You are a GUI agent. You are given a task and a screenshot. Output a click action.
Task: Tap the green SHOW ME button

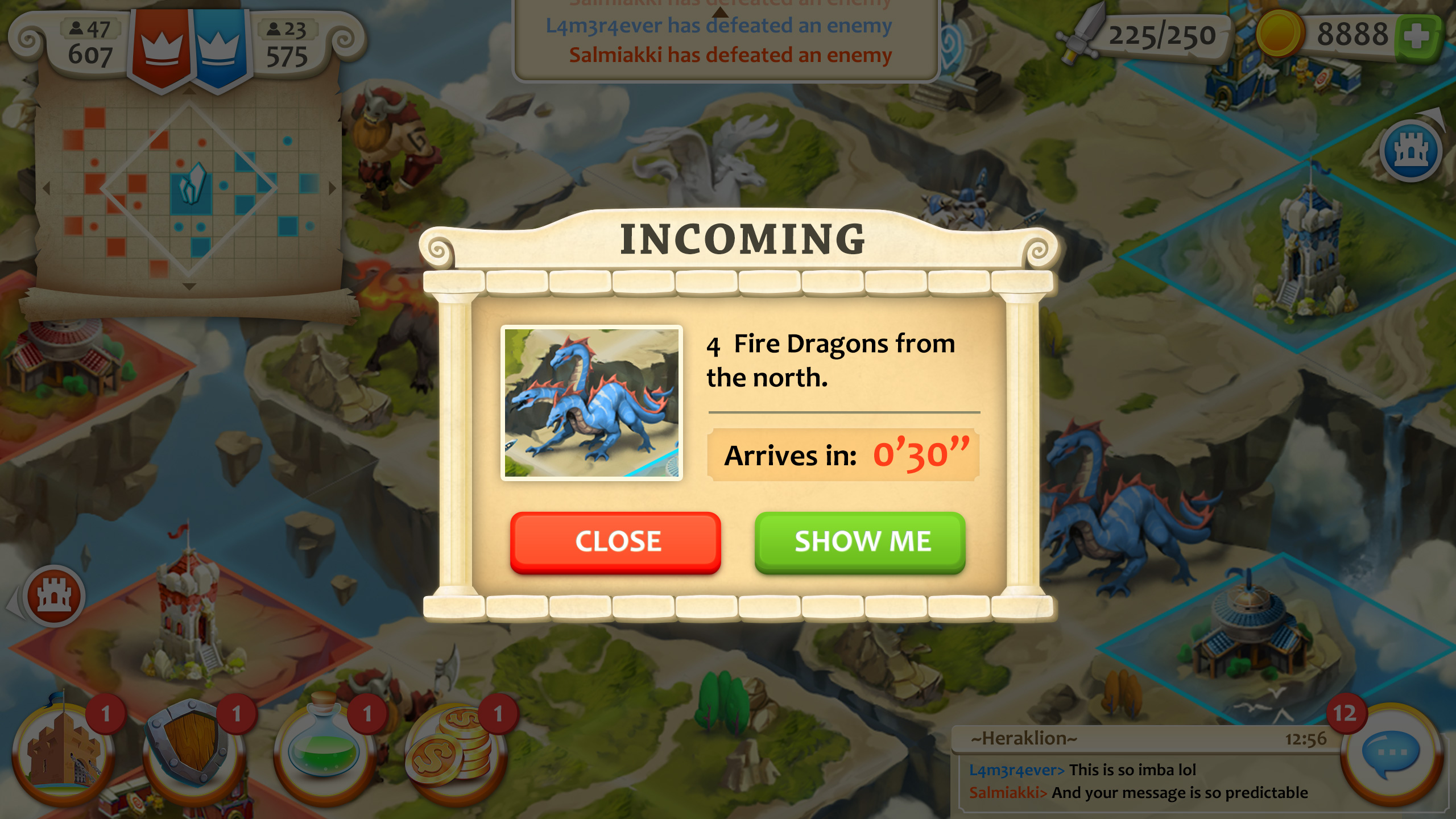point(860,541)
